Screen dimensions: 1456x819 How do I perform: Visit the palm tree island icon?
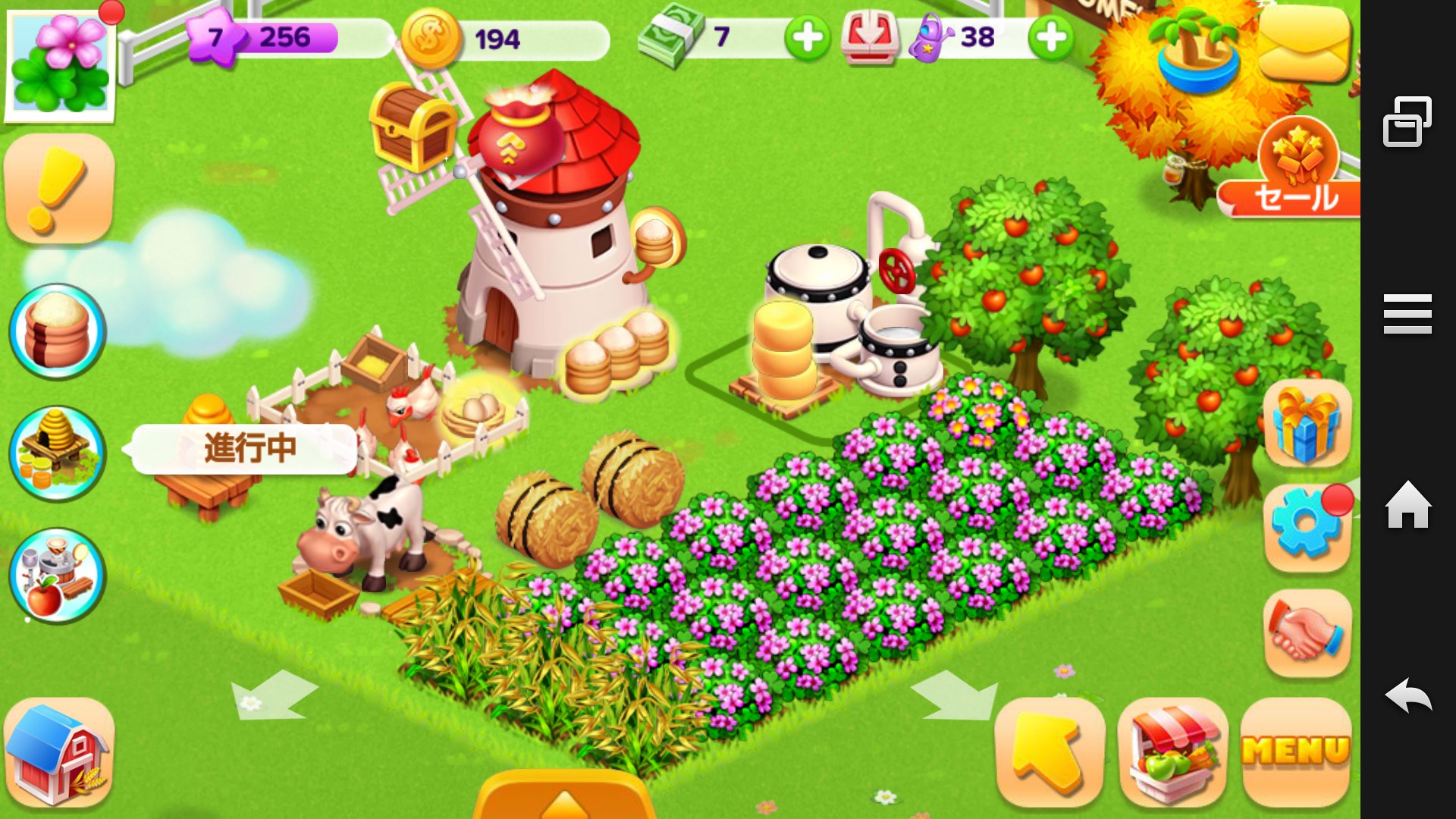1197,49
